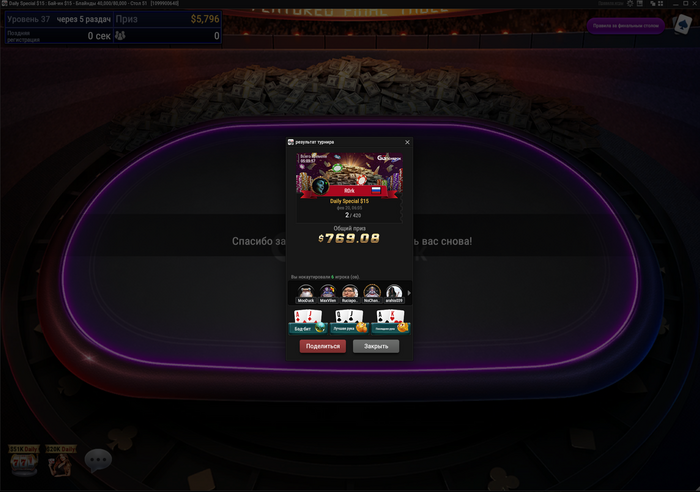
Task: Show more knocked-out players with the arrow
Action: click(408, 292)
